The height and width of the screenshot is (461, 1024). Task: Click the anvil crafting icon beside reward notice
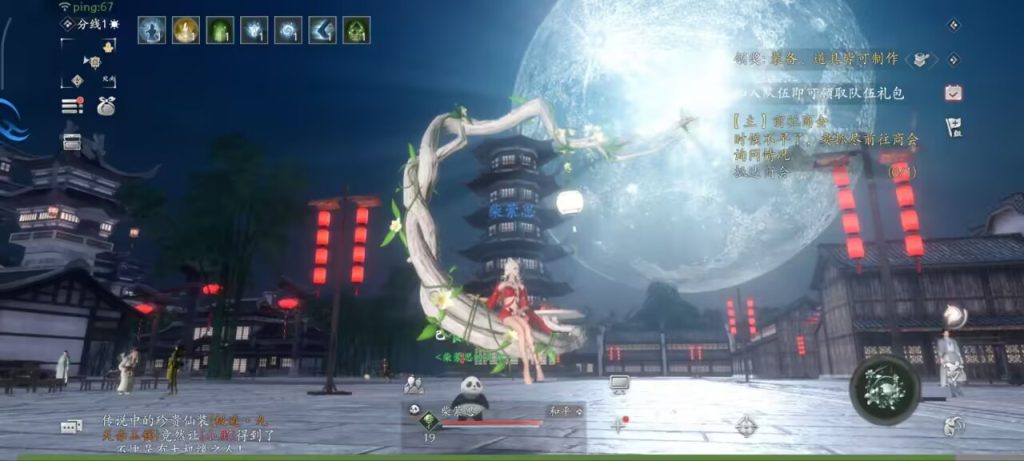[x=922, y=59]
